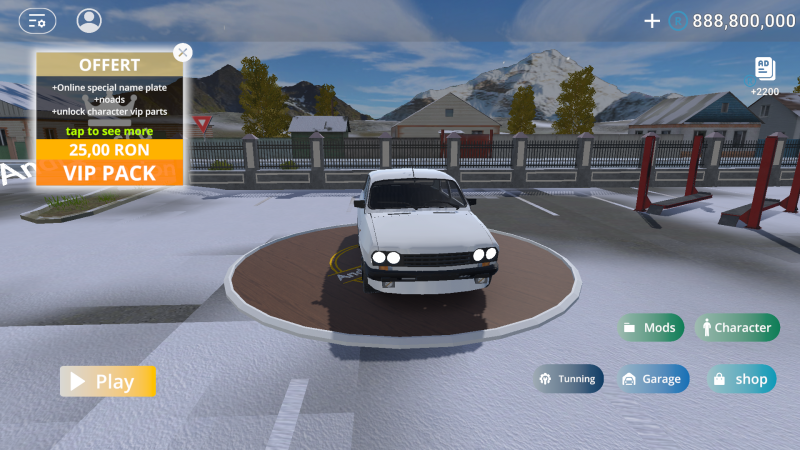Close the VIP pack offer popup
This screenshot has width=800, height=450.
click(x=182, y=52)
